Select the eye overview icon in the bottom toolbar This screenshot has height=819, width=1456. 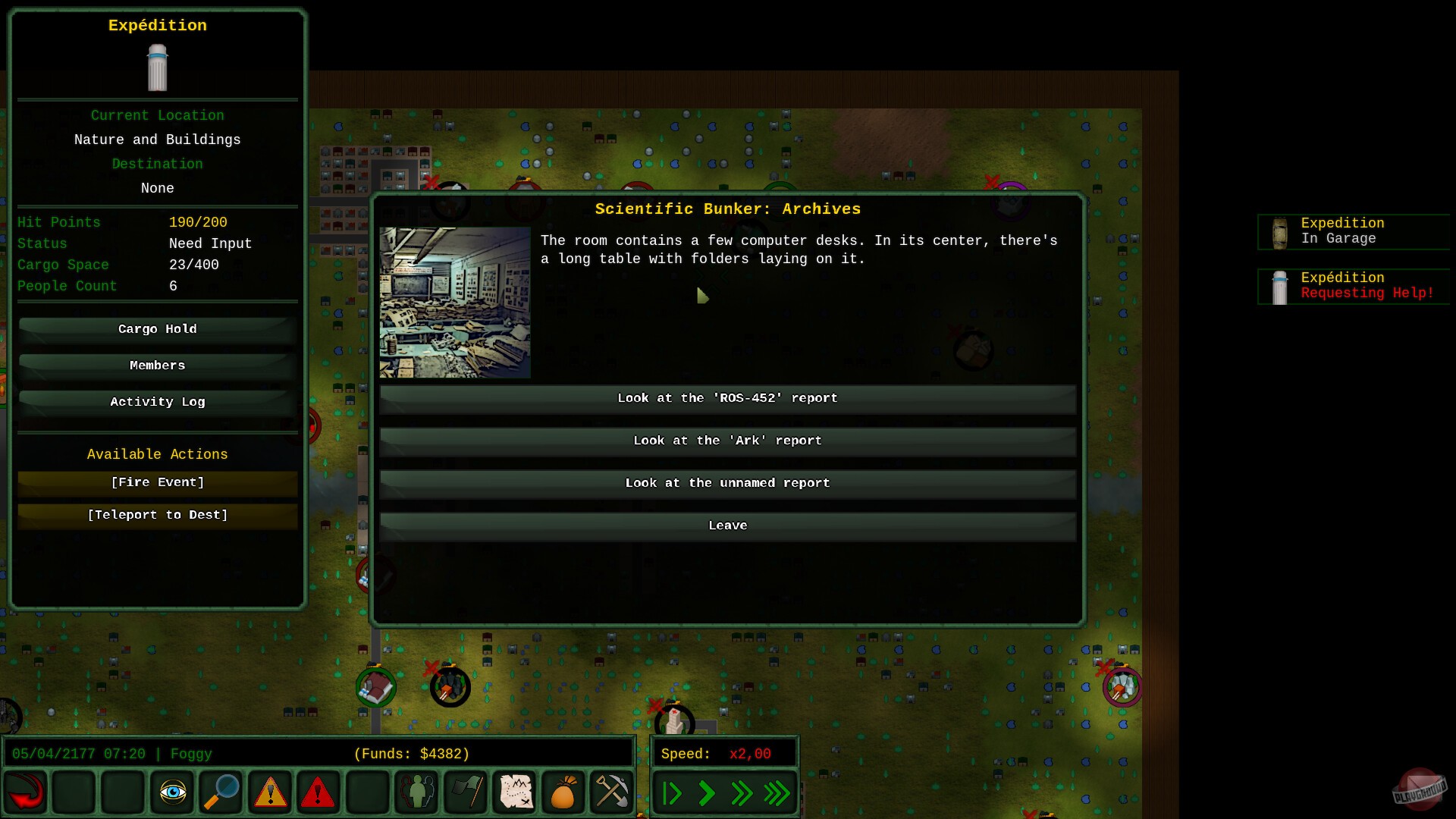pyautogui.click(x=172, y=792)
